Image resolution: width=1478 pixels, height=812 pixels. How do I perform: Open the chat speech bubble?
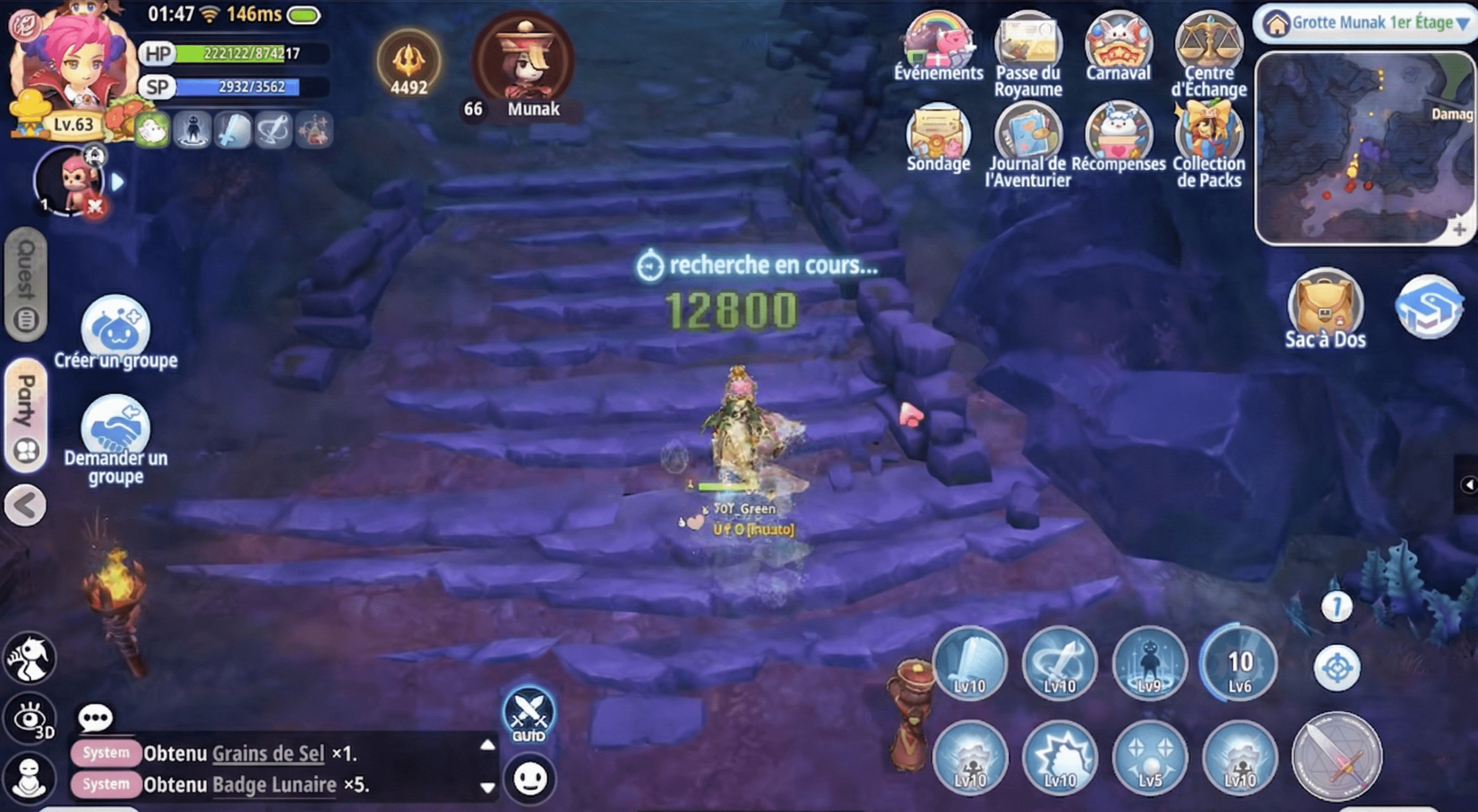(95, 719)
